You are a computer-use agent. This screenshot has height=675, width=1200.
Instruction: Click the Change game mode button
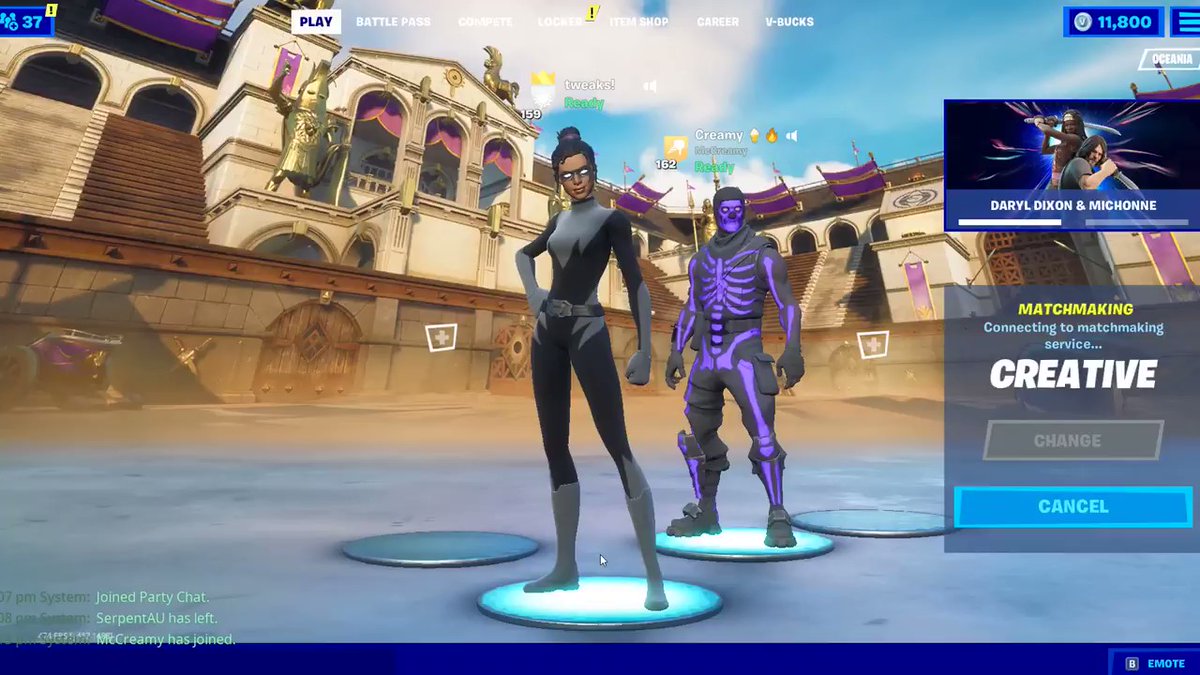[1073, 440]
